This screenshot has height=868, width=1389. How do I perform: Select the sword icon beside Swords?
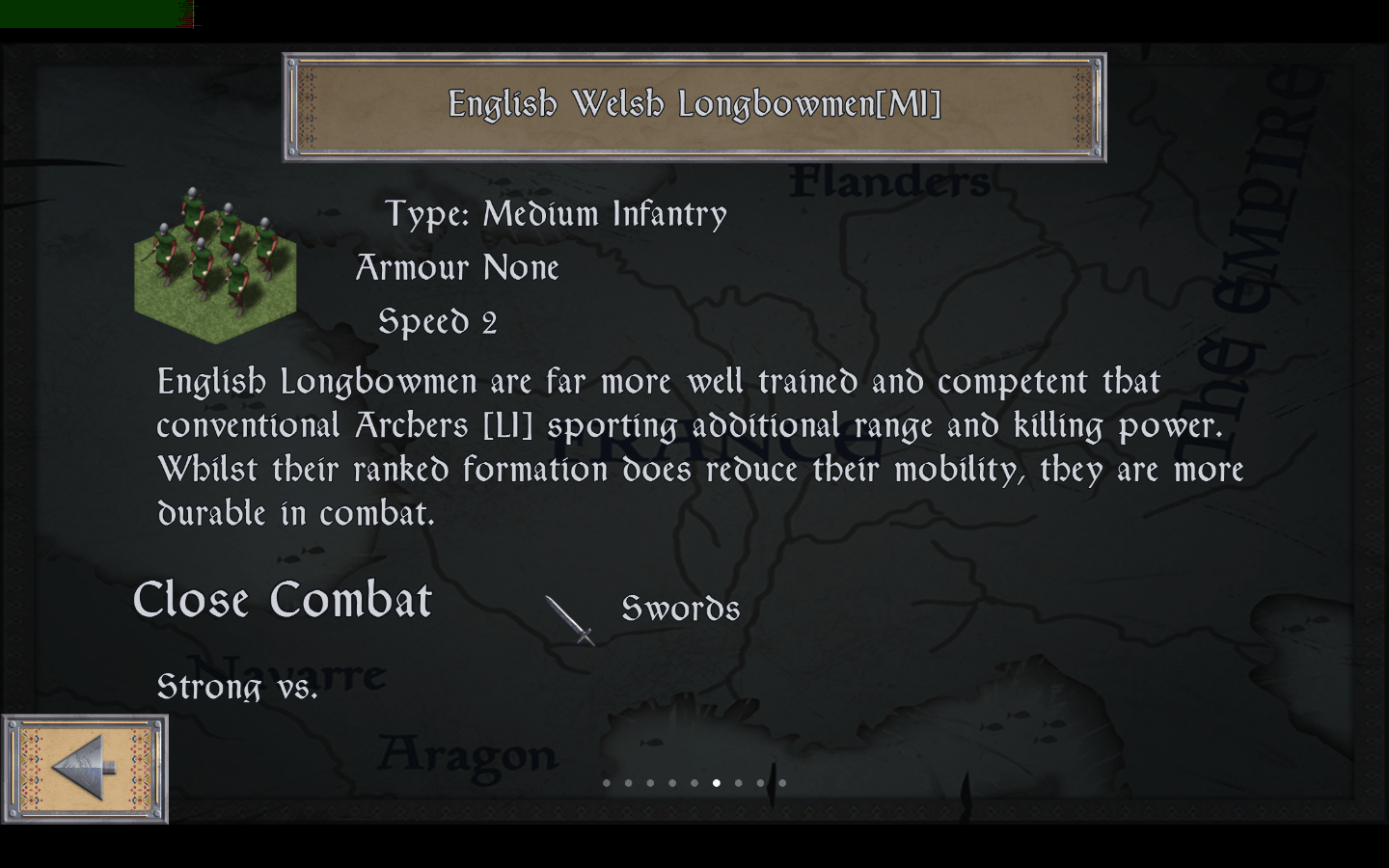click(x=571, y=620)
